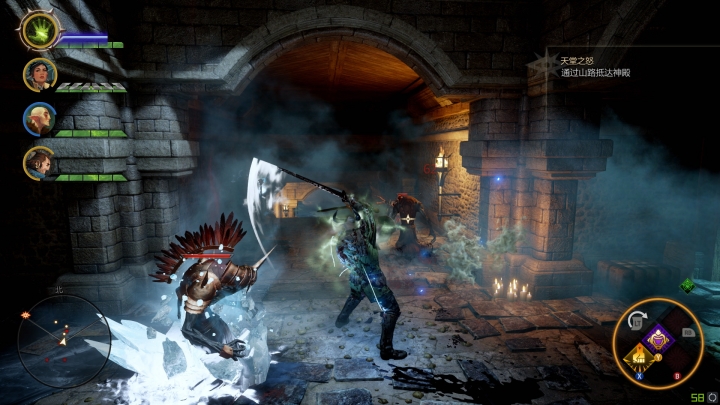Viewport: 720px width, 405px height.
Task: Choose the bearded man party portrait
Action: (x=39, y=163)
